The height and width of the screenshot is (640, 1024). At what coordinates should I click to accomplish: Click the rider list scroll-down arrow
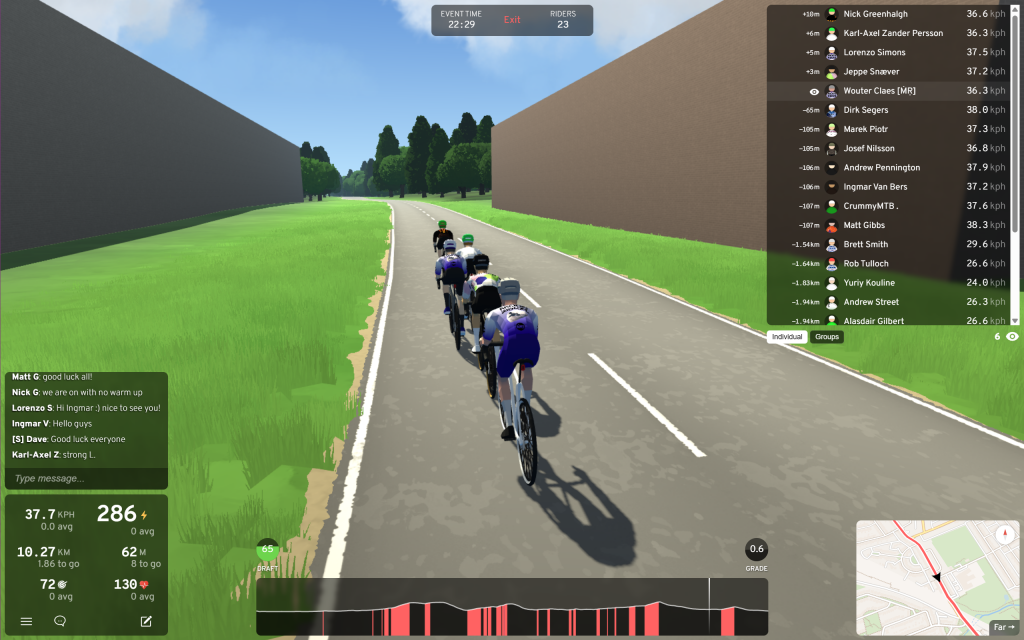coord(1015,320)
